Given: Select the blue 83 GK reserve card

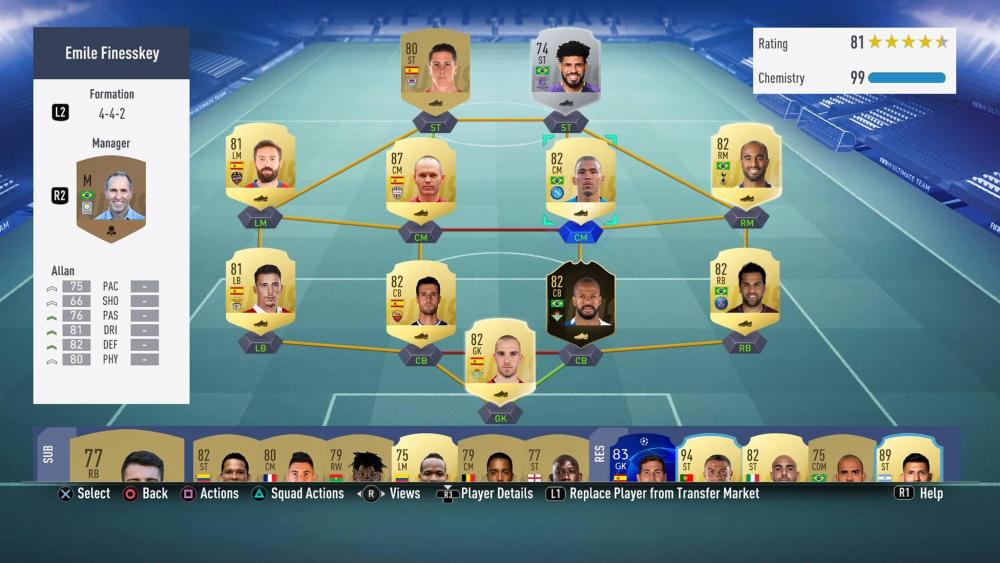Looking at the screenshot, I should click(643, 459).
